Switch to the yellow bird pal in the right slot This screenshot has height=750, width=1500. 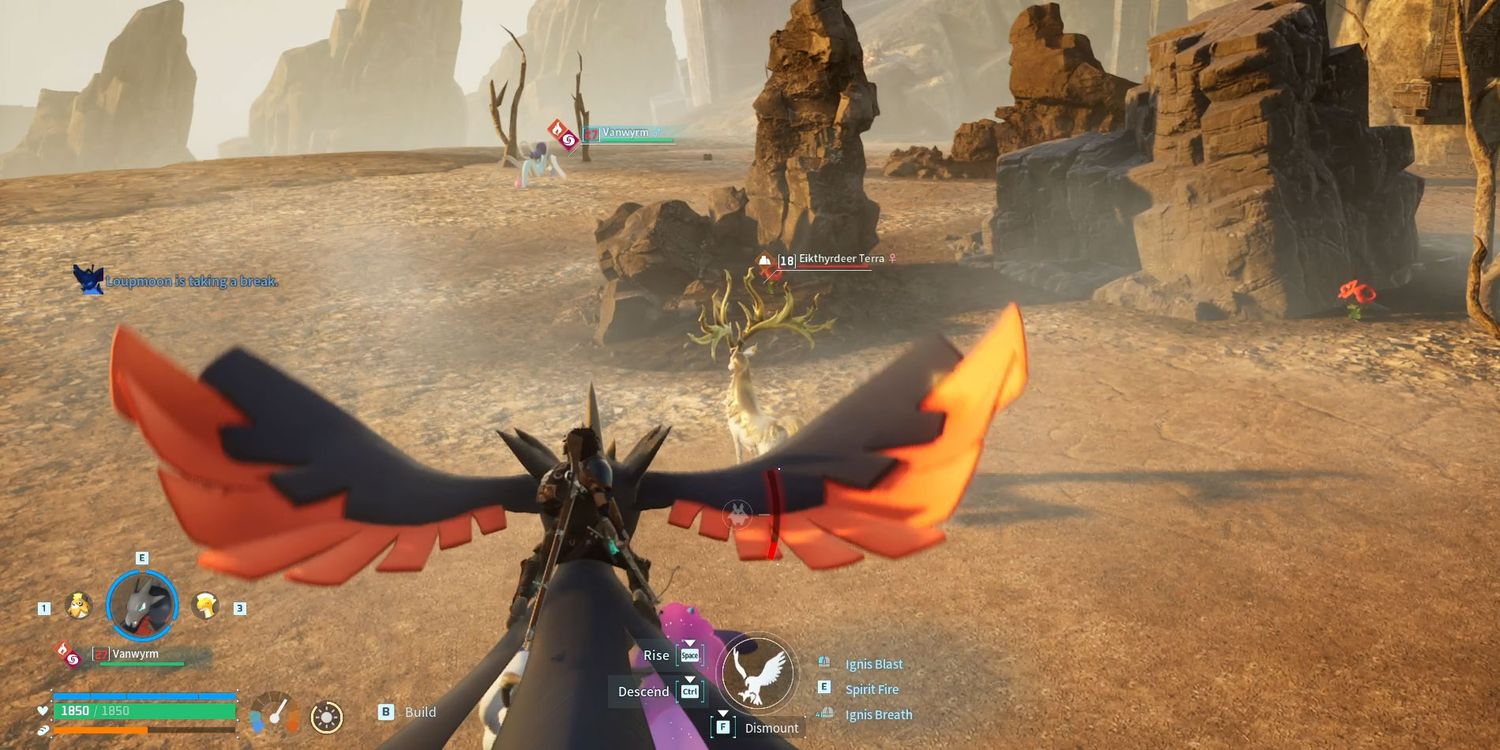pos(206,605)
